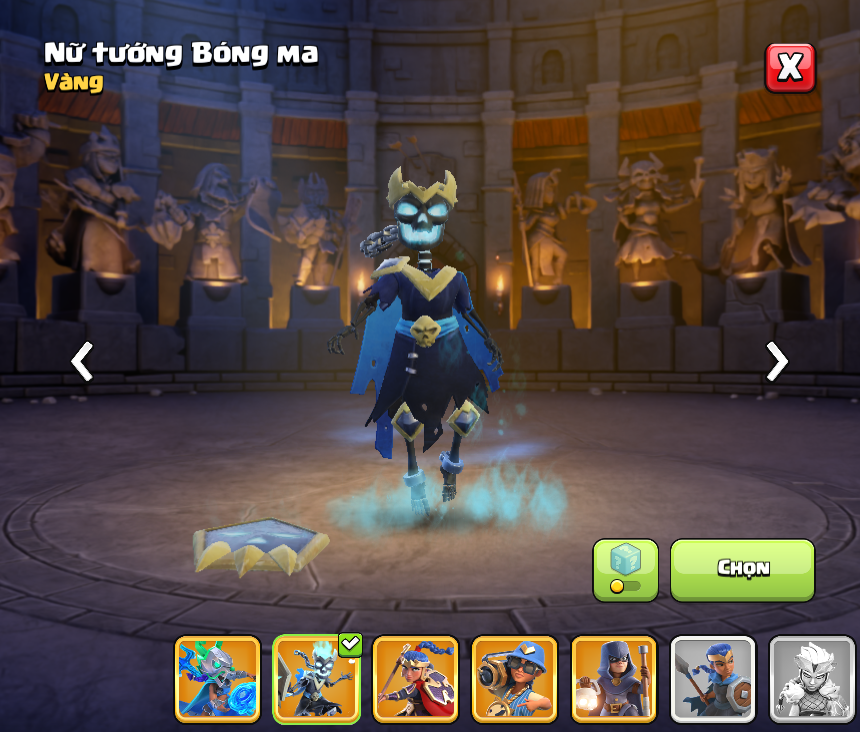Show the next skin with right arrow
Image resolution: width=860 pixels, height=732 pixels.
click(x=776, y=361)
